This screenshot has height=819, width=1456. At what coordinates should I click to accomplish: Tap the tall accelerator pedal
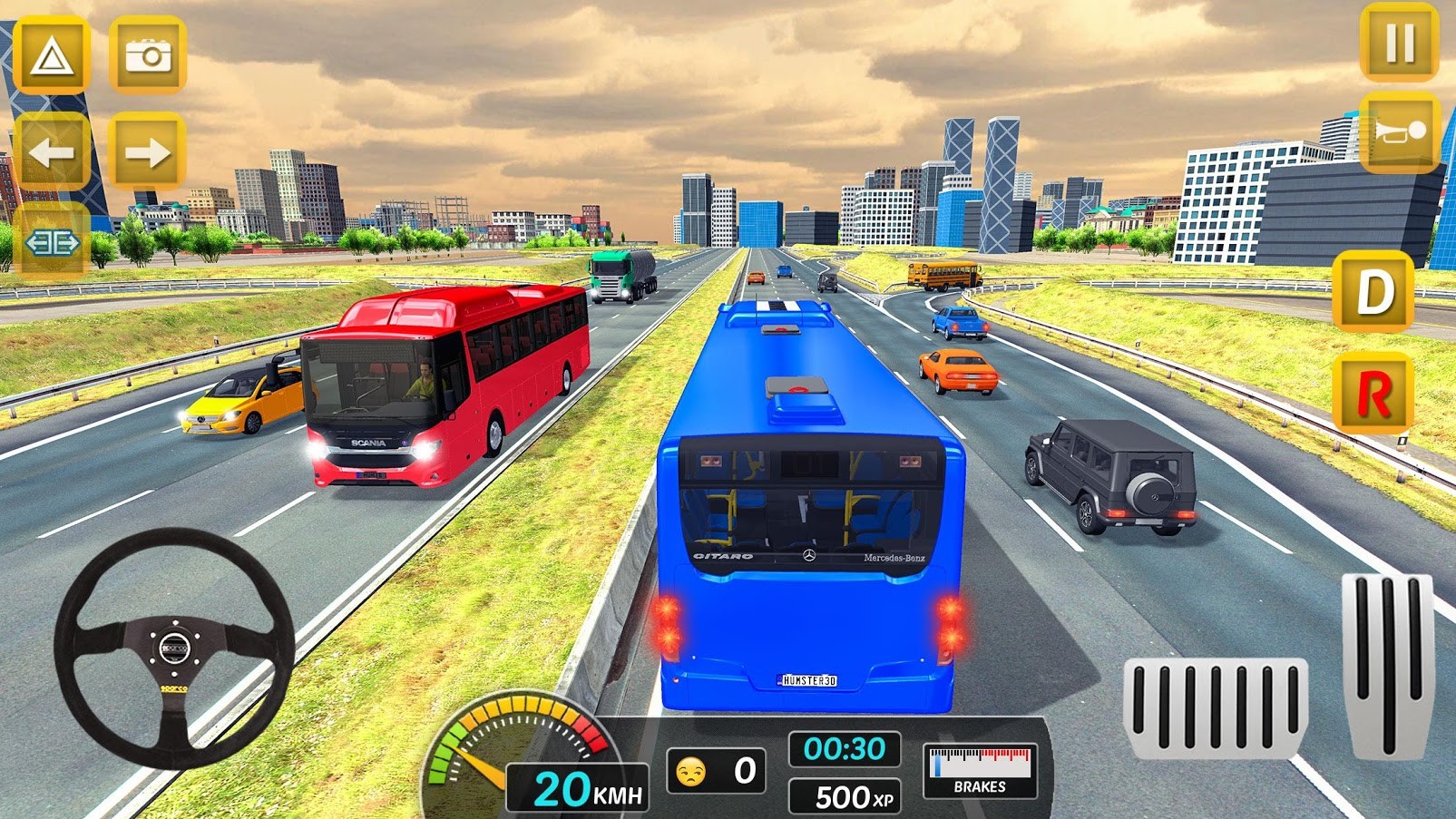pos(1387,665)
